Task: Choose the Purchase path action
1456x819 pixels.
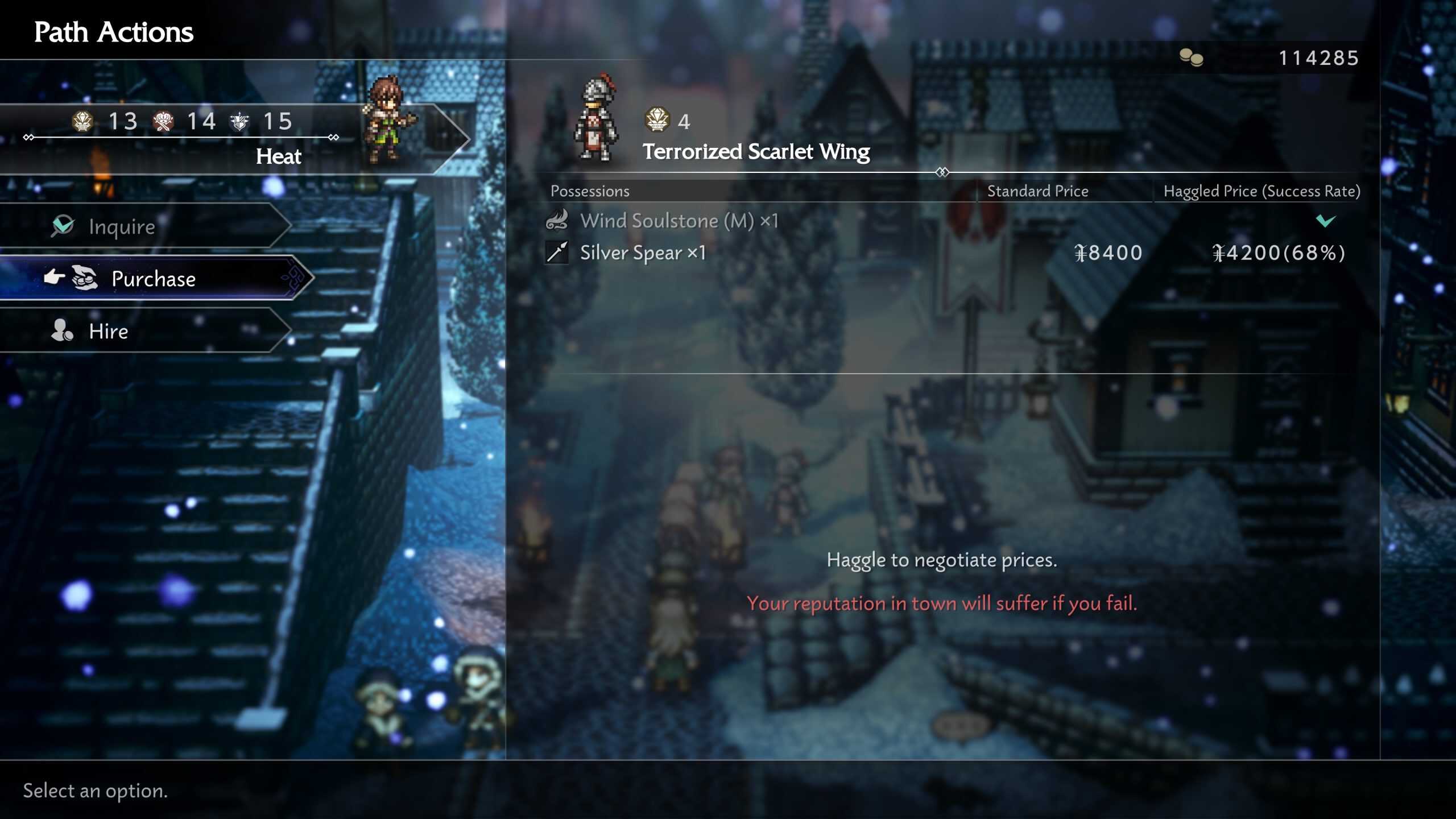Action: pyautogui.click(x=154, y=279)
